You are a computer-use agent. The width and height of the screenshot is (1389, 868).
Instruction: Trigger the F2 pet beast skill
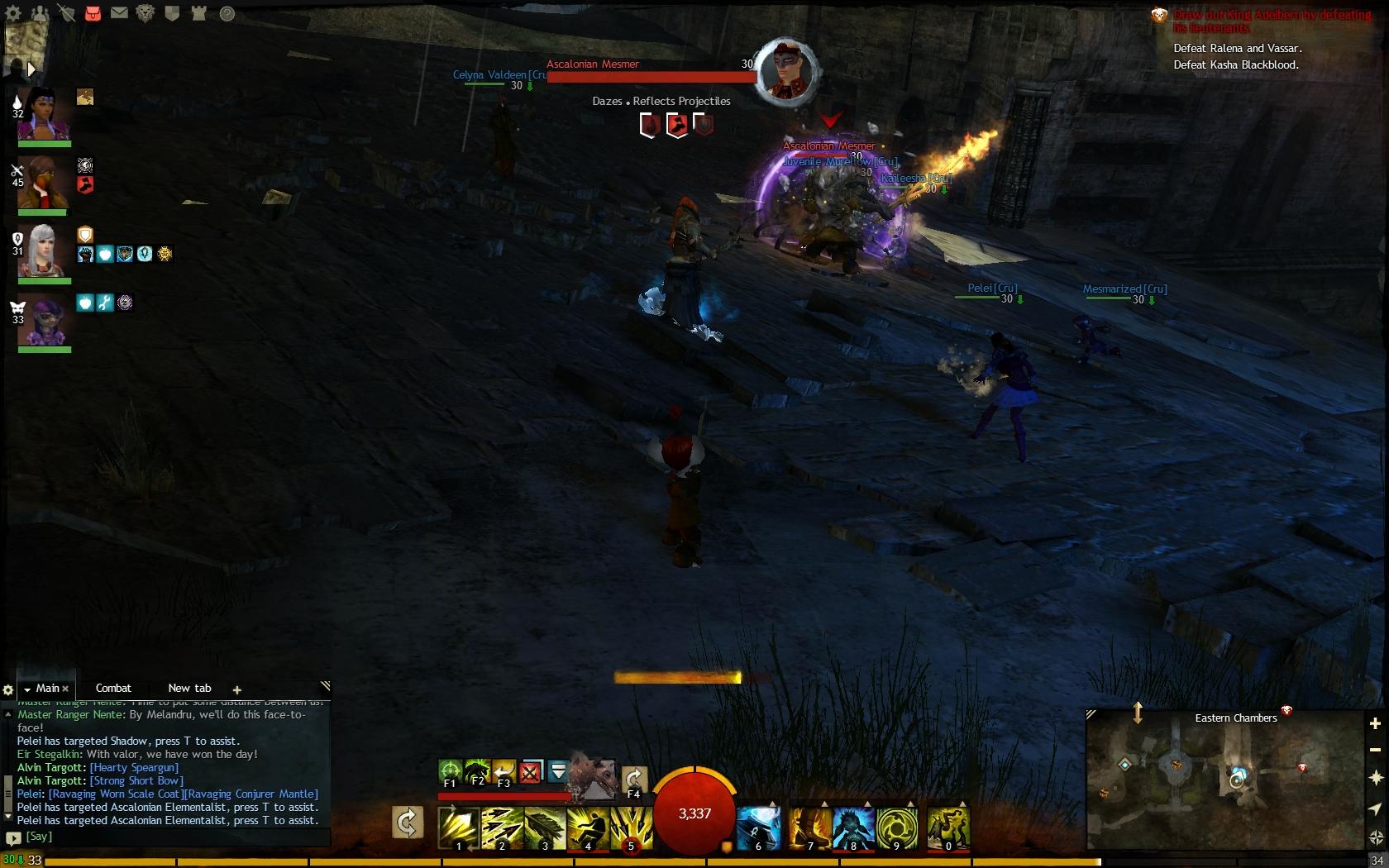[x=477, y=772]
